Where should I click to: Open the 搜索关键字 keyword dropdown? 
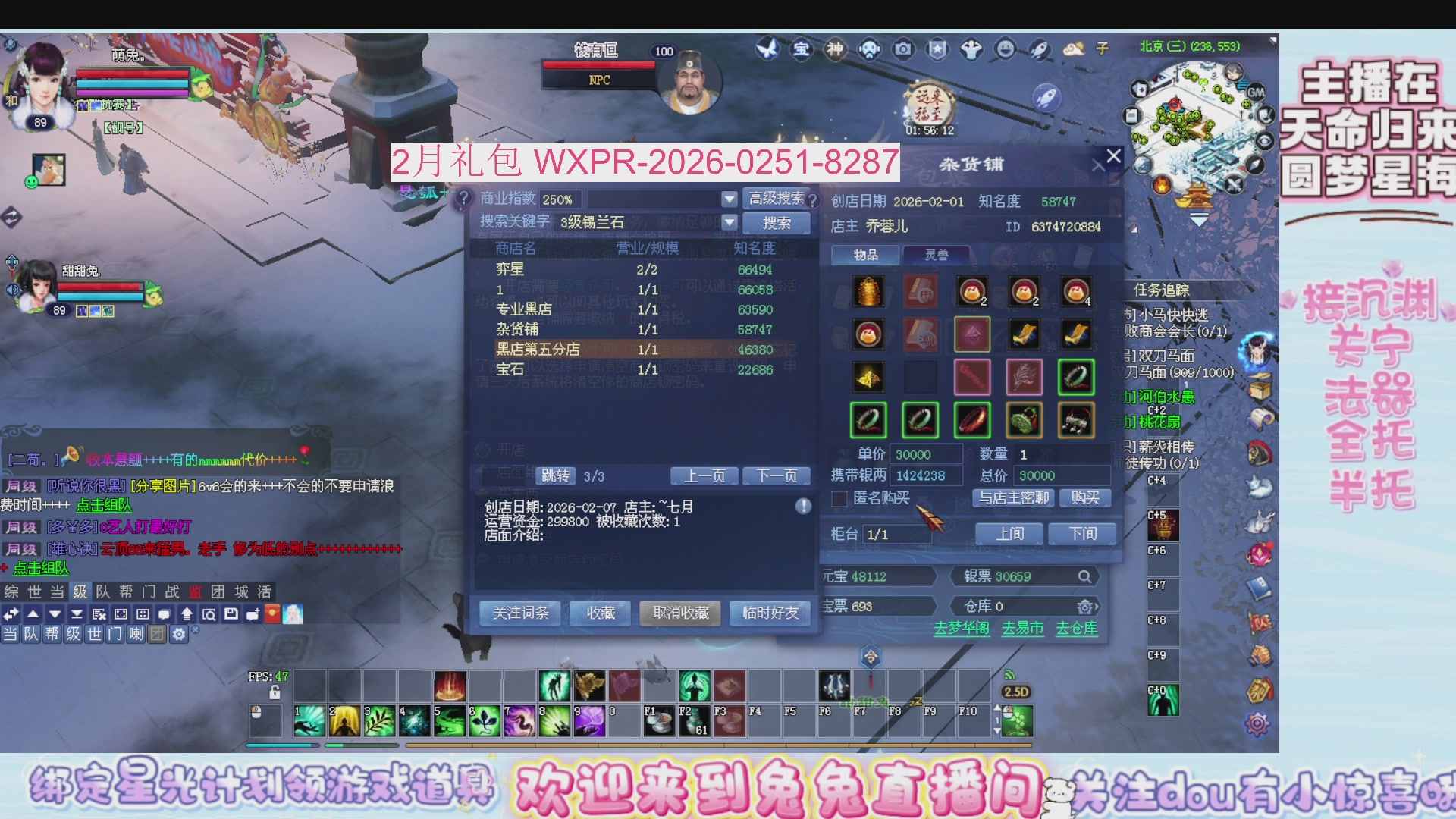730,222
